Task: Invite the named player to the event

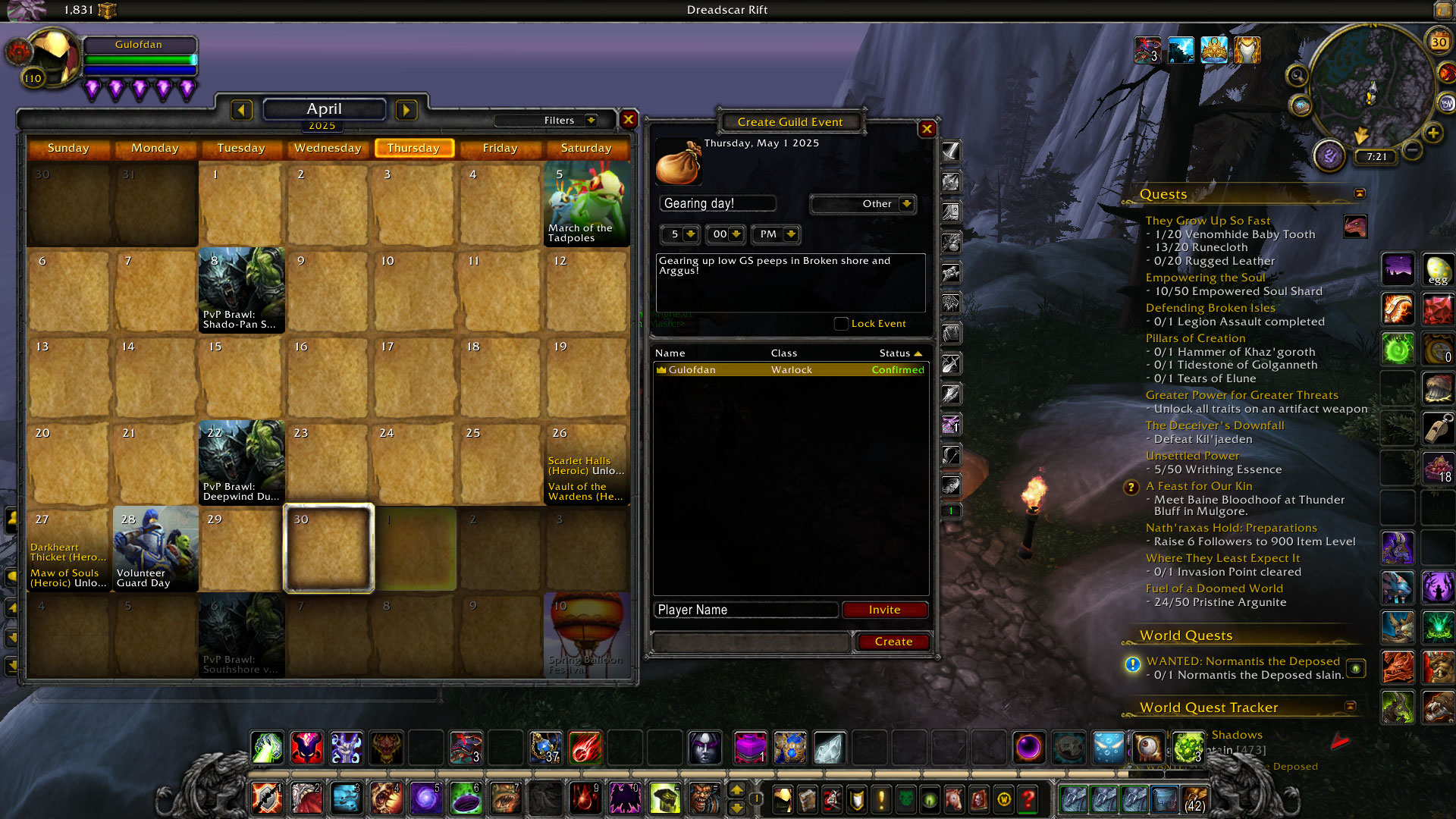Action: pos(884,610)
